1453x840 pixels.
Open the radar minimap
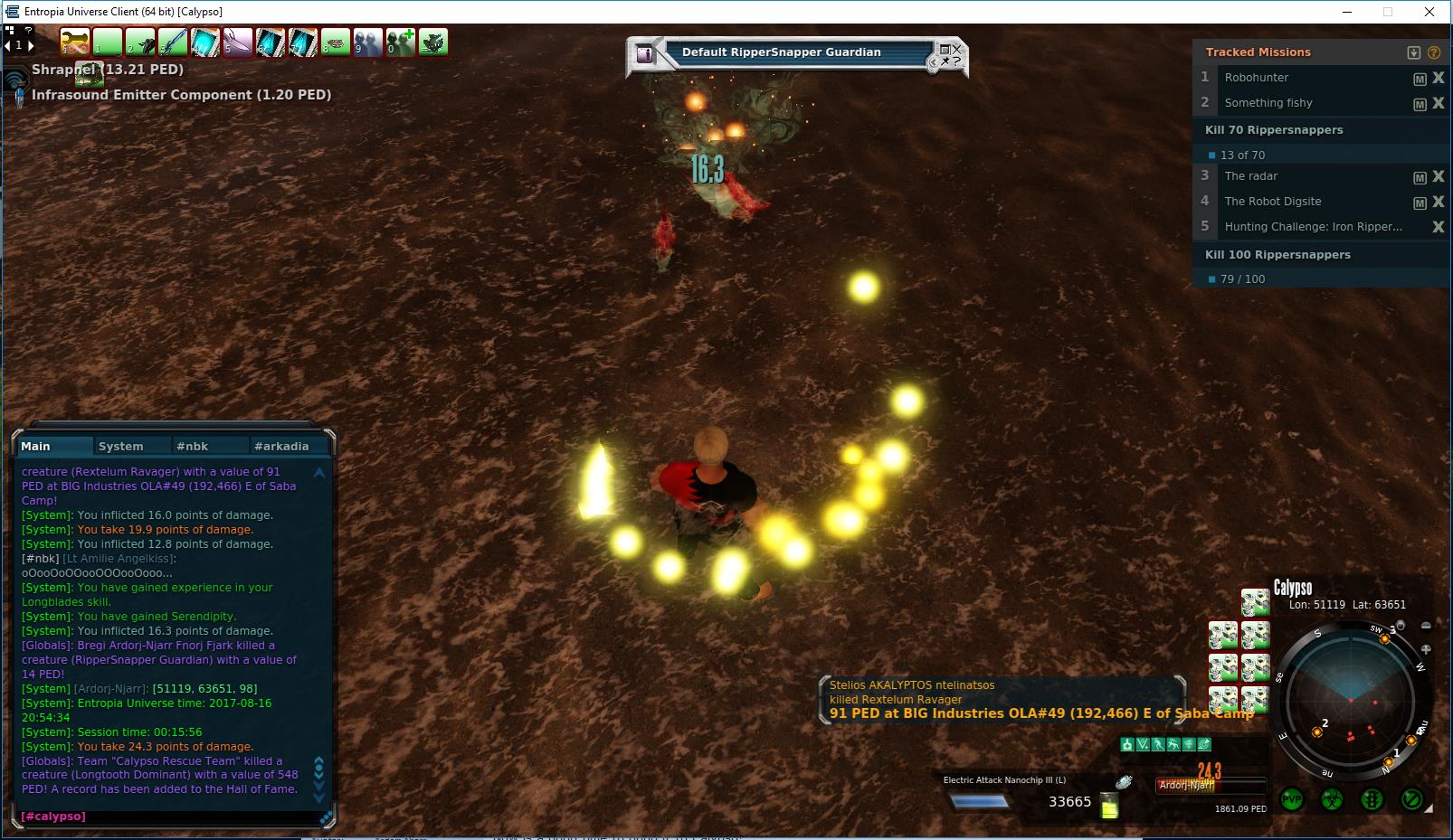point(1351,700)
